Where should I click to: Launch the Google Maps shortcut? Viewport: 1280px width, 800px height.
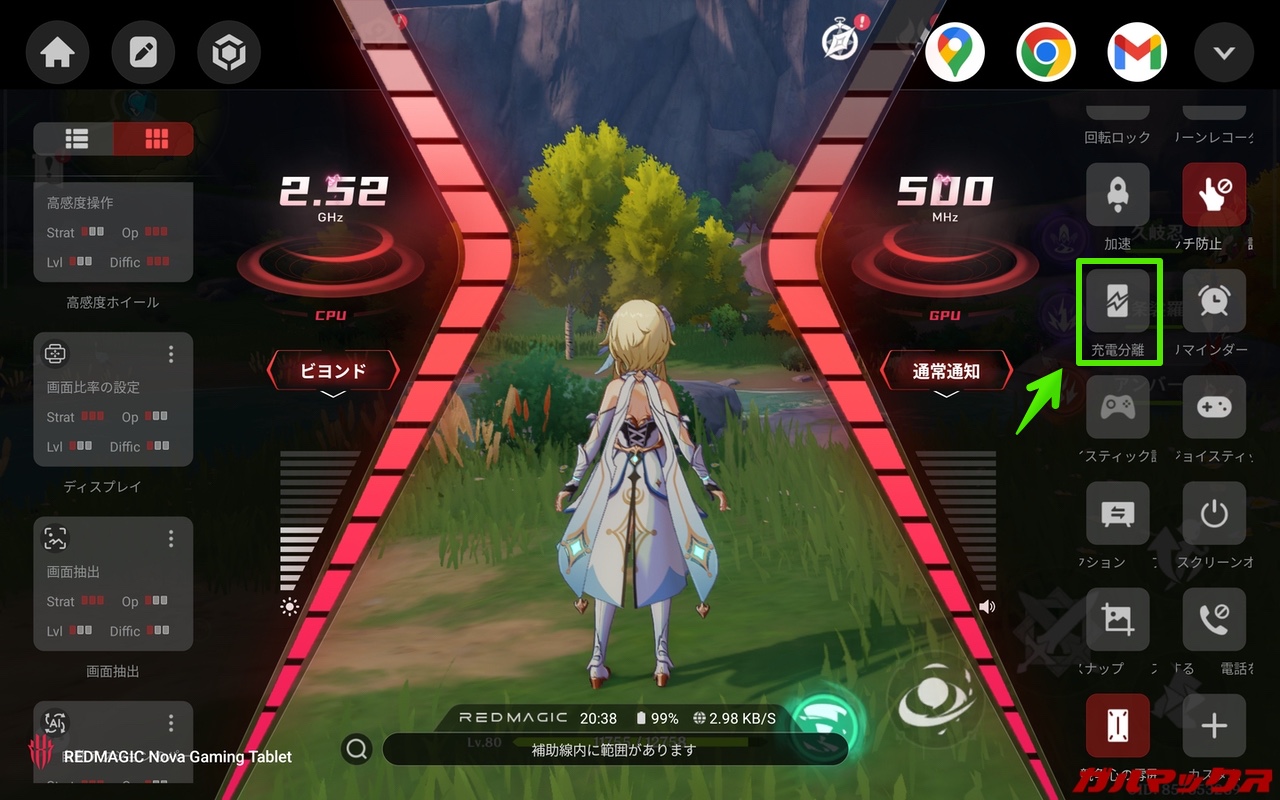click(x=955, y=52)
